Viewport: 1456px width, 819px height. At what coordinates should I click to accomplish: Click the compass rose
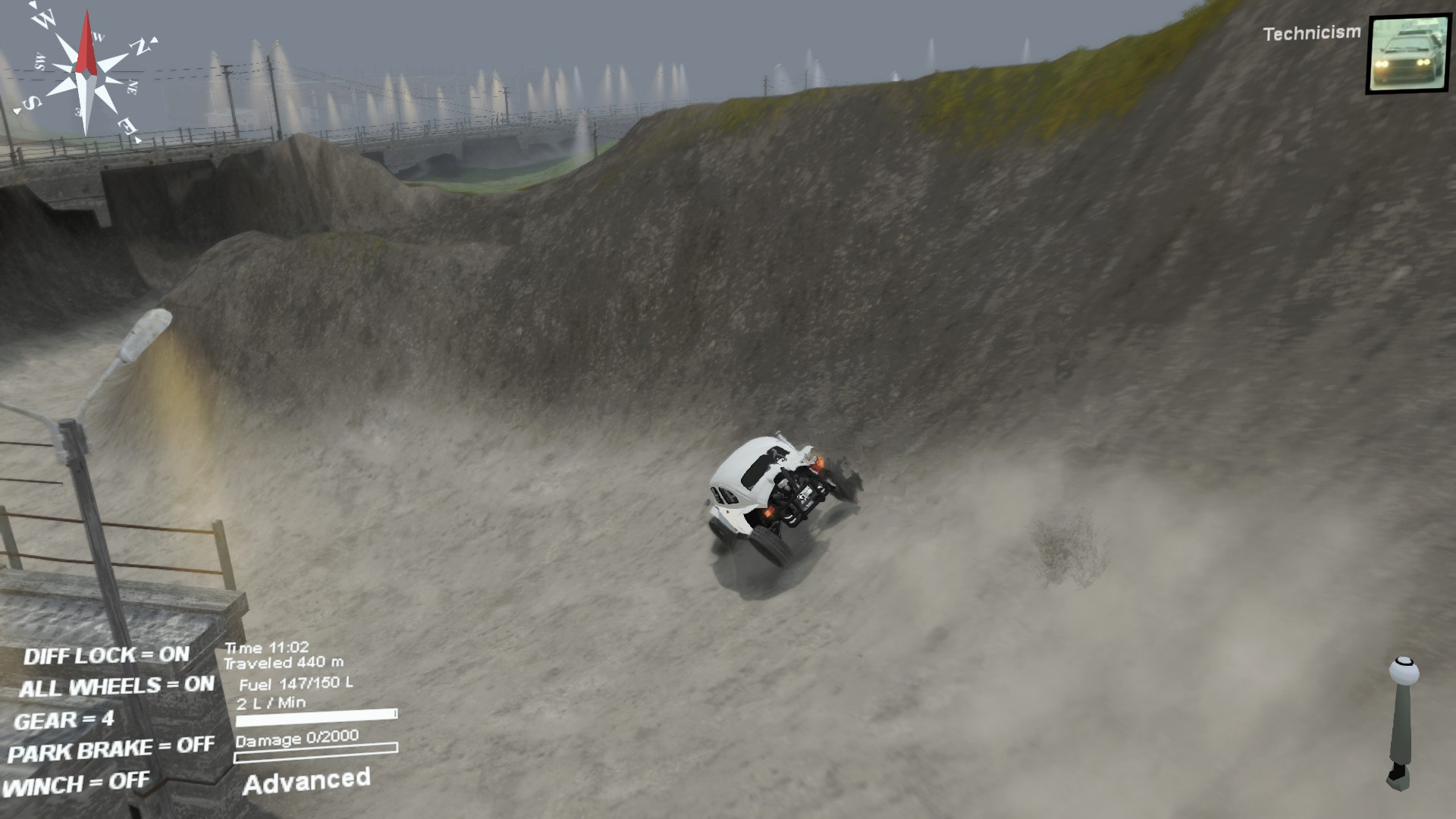[87, 74]
